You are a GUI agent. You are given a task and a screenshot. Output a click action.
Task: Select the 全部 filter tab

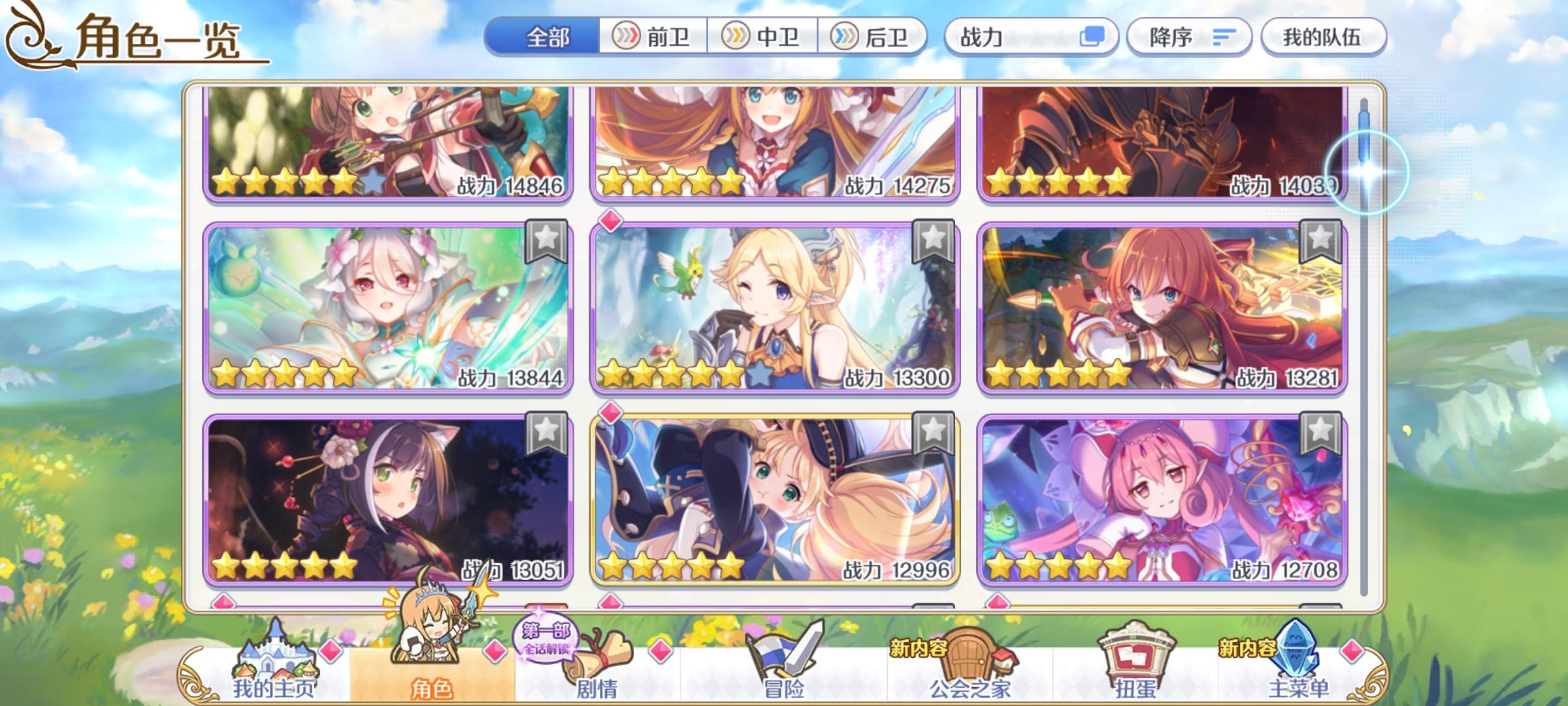click(547, 37)
